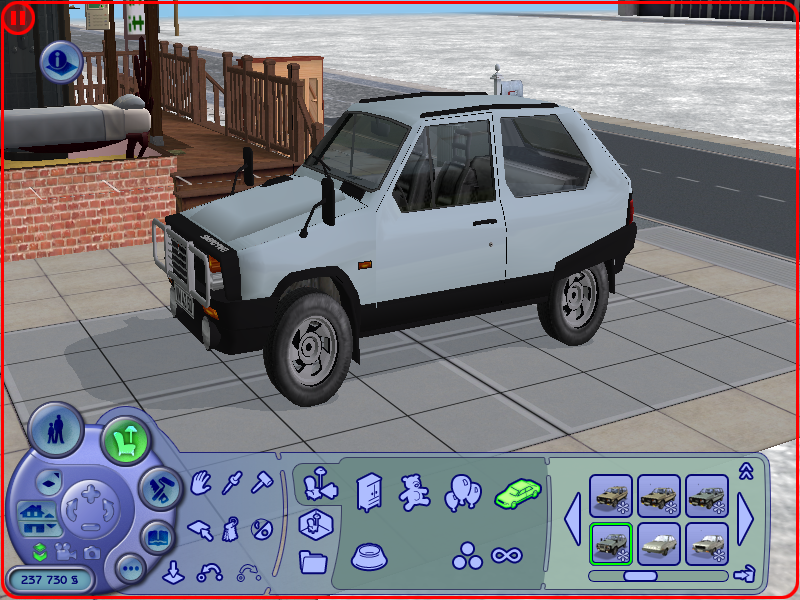
Task: Click the undo arrow button
Action: point(209,574)
